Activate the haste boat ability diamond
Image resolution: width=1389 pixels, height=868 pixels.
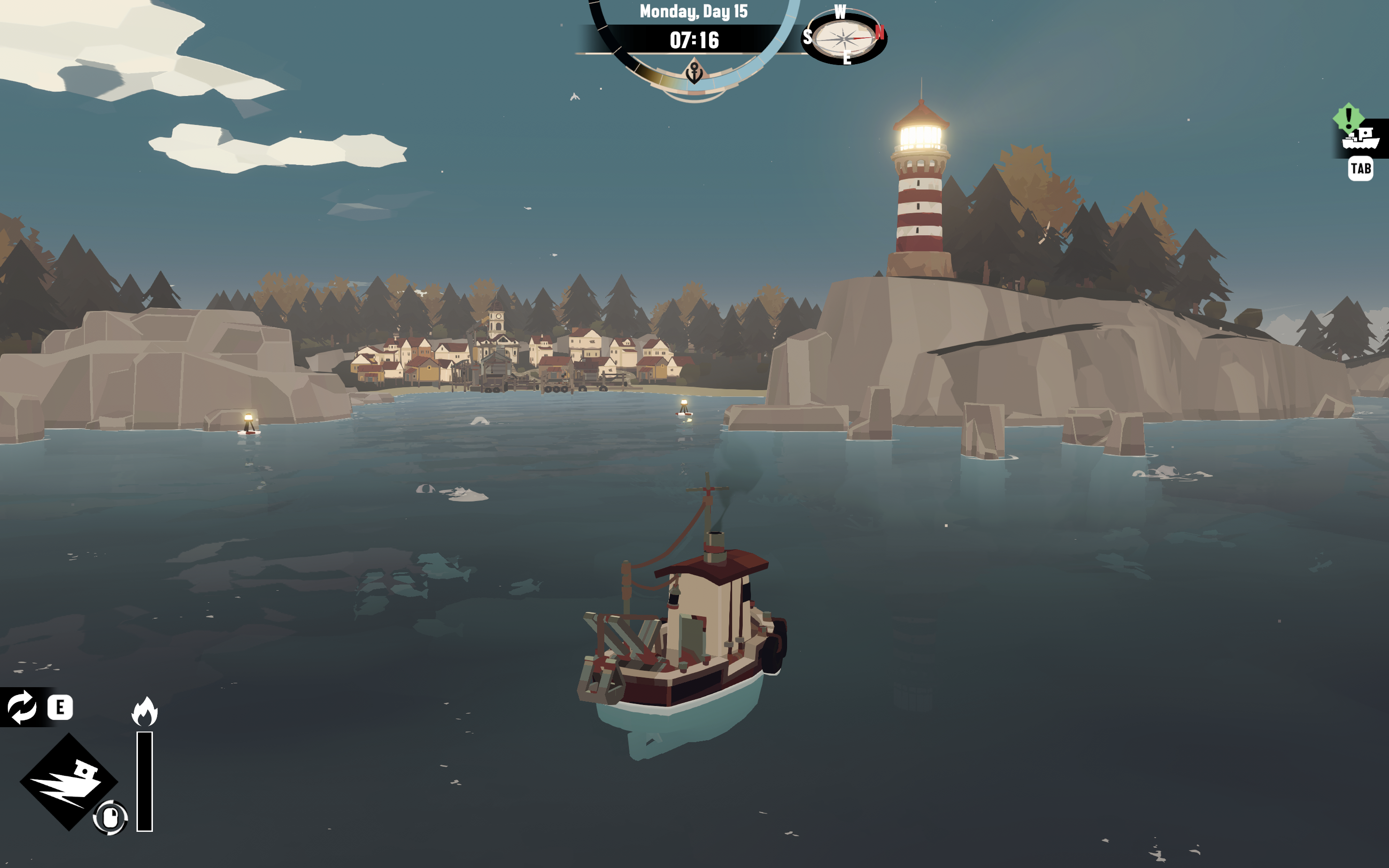[x=69, y=781]
